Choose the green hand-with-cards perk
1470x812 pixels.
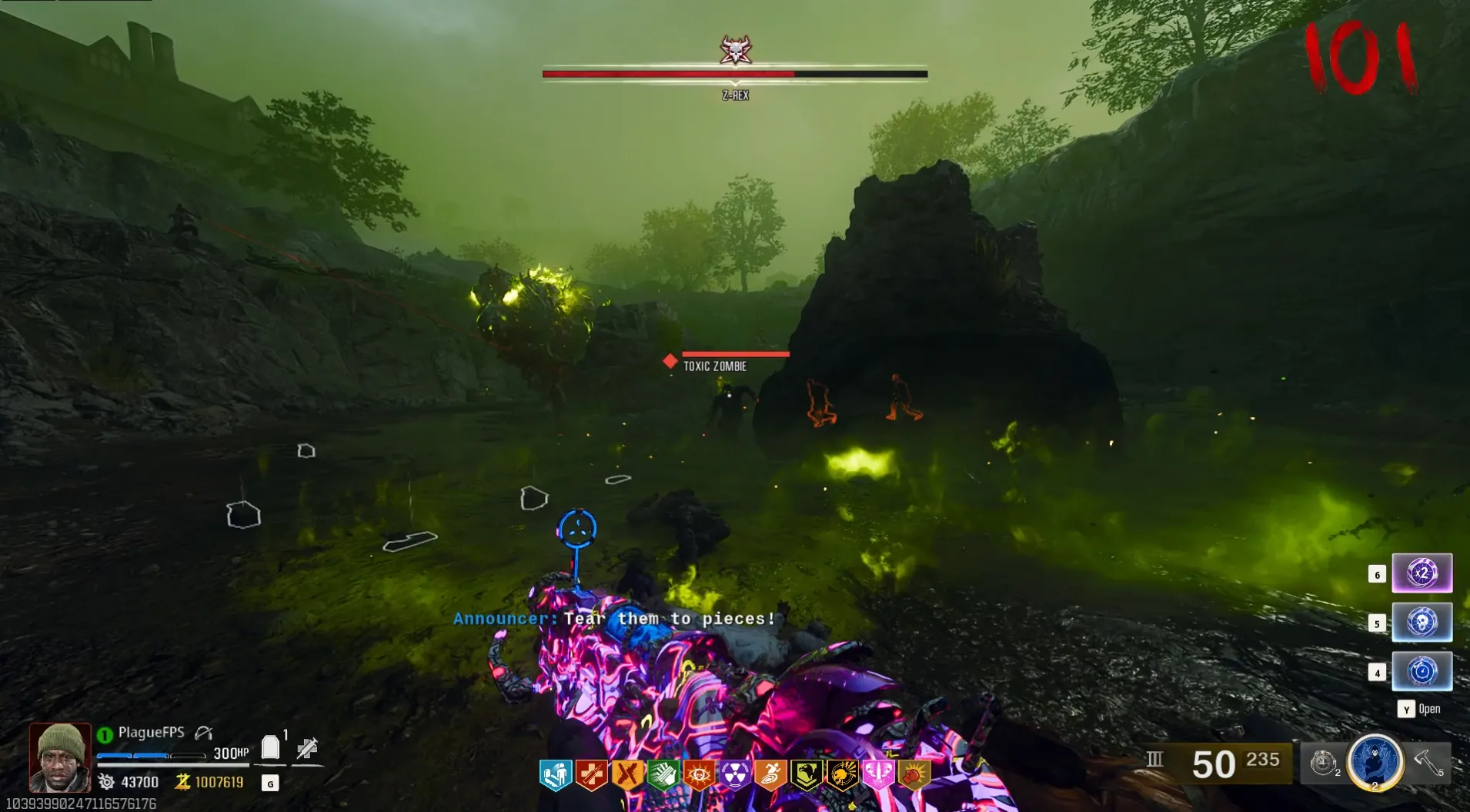pos(663,775)
